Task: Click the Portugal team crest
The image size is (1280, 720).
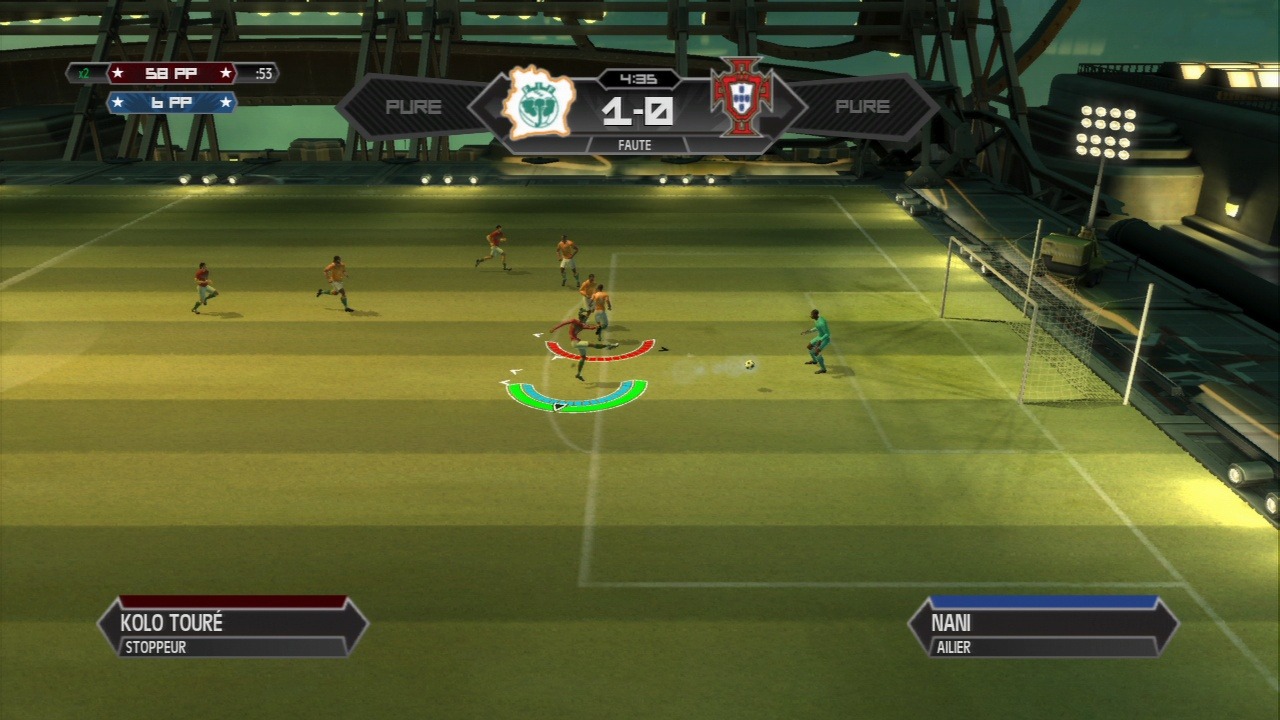Action: (742, 100)
